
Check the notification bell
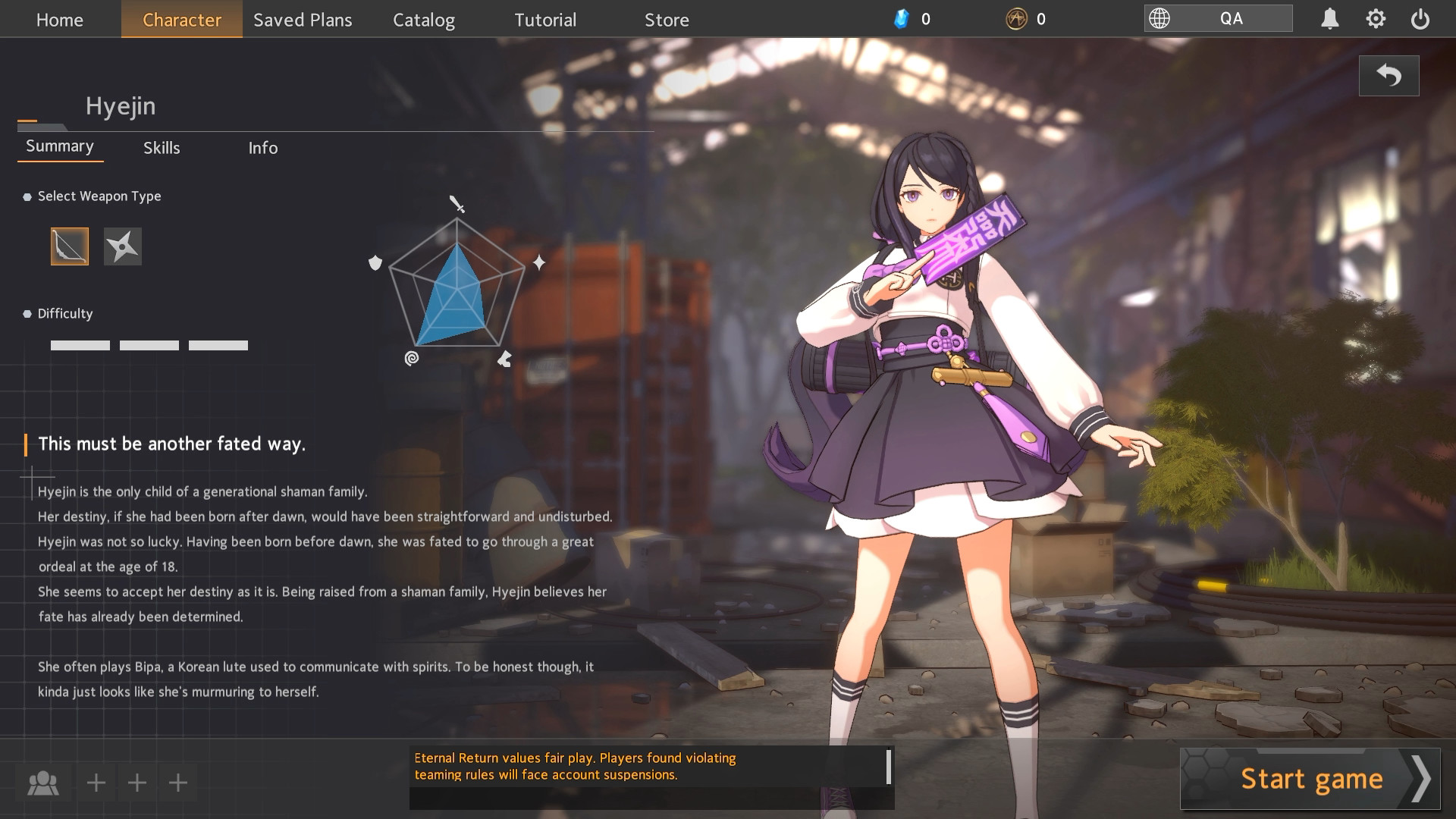[x=1329, y=19]
